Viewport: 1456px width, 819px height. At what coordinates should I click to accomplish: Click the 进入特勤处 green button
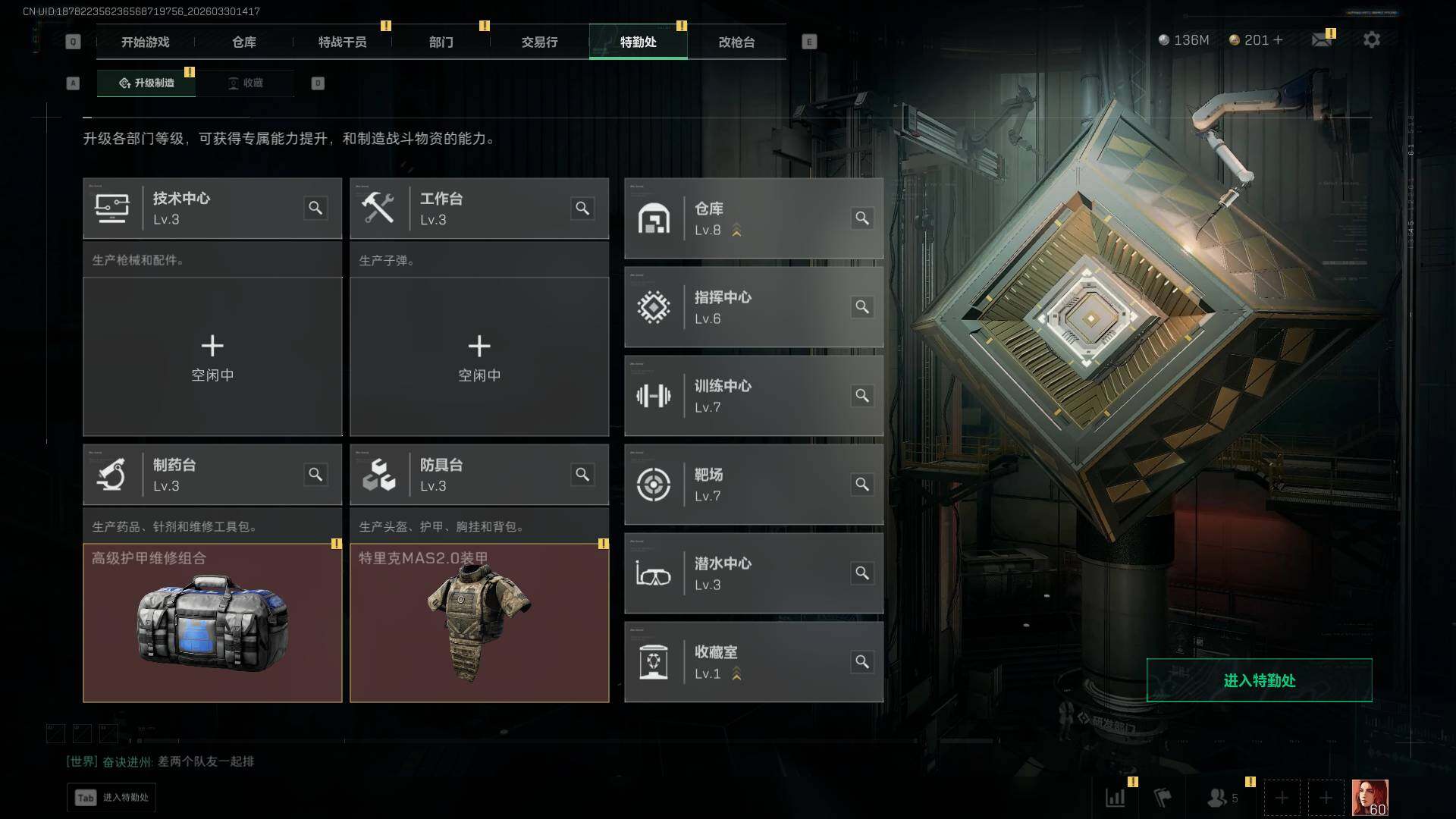click(x=1259, y=680)
